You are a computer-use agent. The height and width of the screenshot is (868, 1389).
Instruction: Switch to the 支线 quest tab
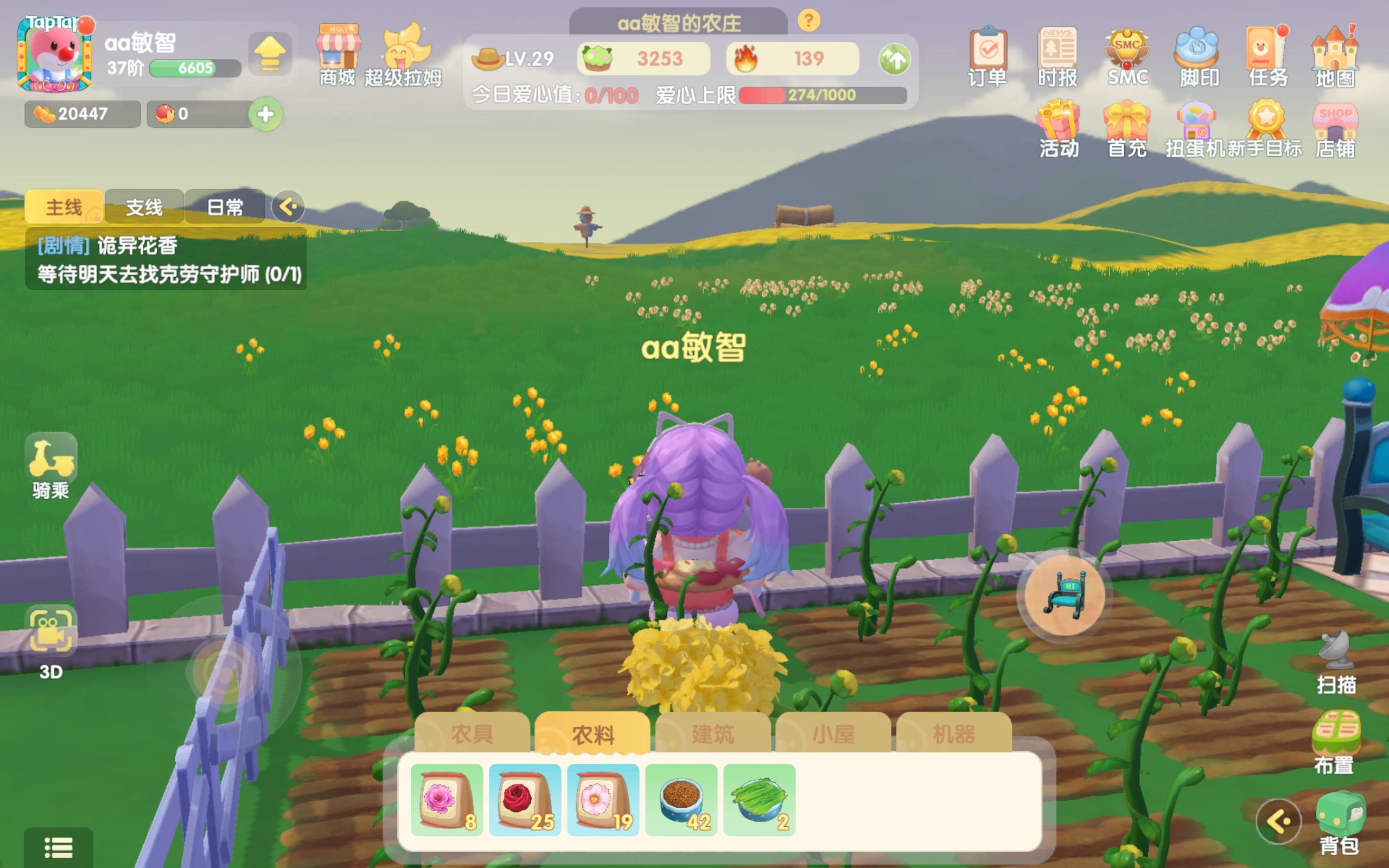144,206
